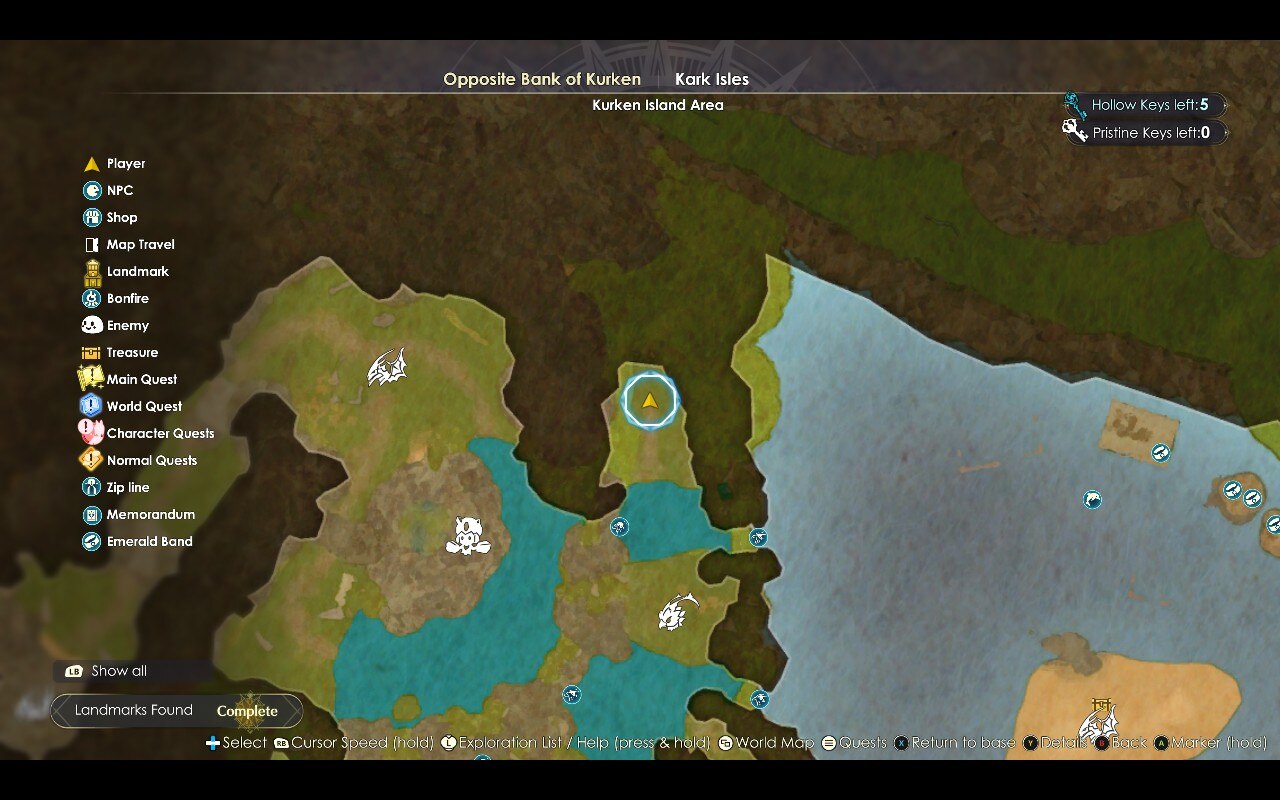The height and width of the screenshot is (800, 1280).
Task: Choose World Quest in the legend
Action: [144, 406]
